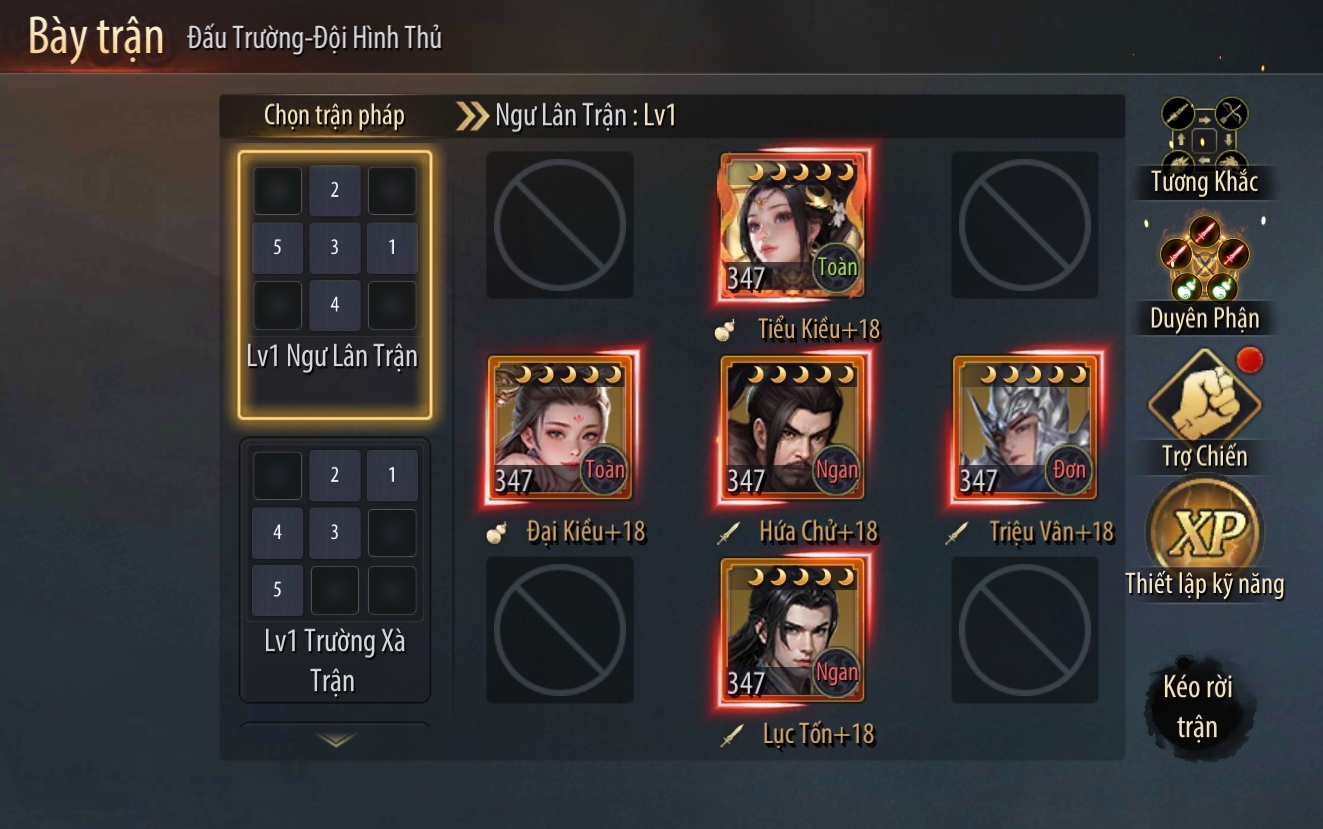Select the Lv1 Ngư Lân Trận formation
The width and height of the screenshot is (1323, 829).
tap(334, 284)
